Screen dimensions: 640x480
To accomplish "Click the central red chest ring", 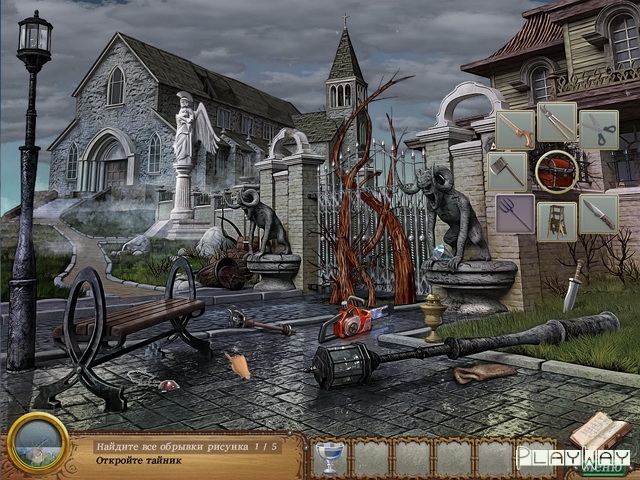I will tap(556, 171).
